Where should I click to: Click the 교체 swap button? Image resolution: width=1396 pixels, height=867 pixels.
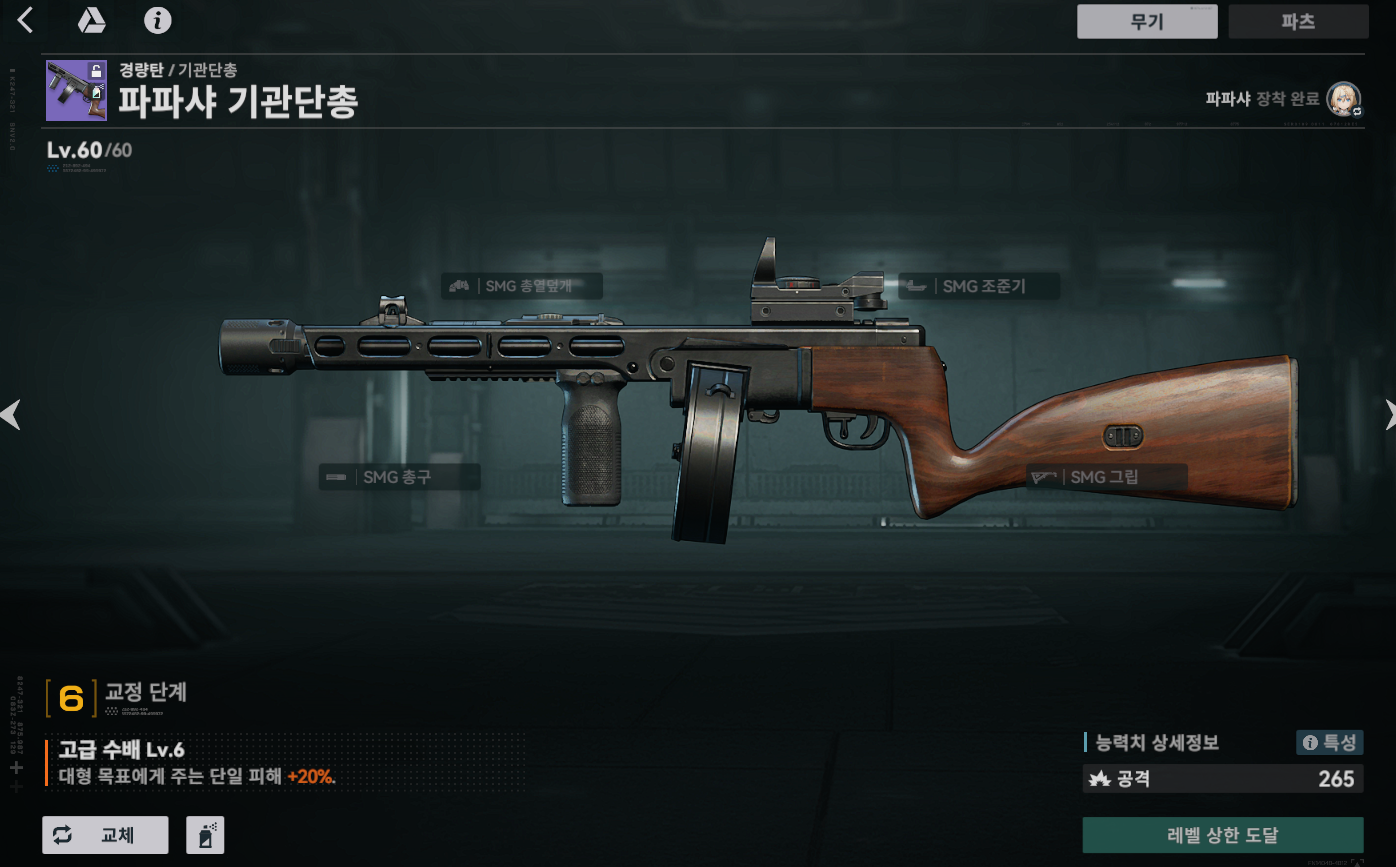[x=105, y=835]
